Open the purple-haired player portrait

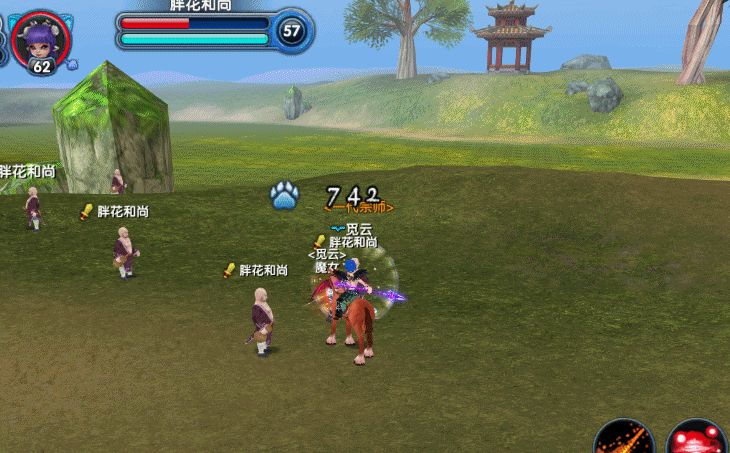[x=40, y=36]
